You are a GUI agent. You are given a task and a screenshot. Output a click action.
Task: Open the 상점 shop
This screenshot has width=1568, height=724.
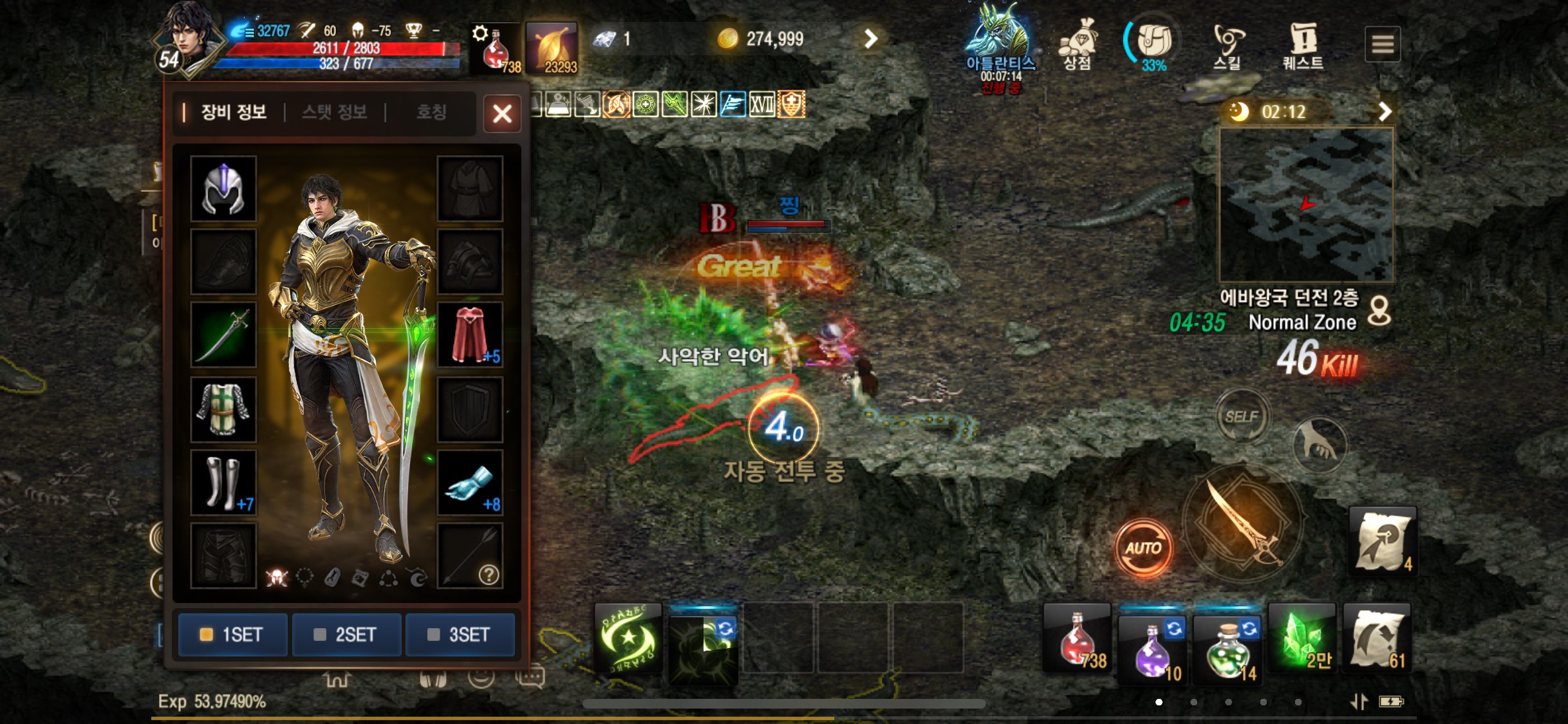(x=1077, y=44)
